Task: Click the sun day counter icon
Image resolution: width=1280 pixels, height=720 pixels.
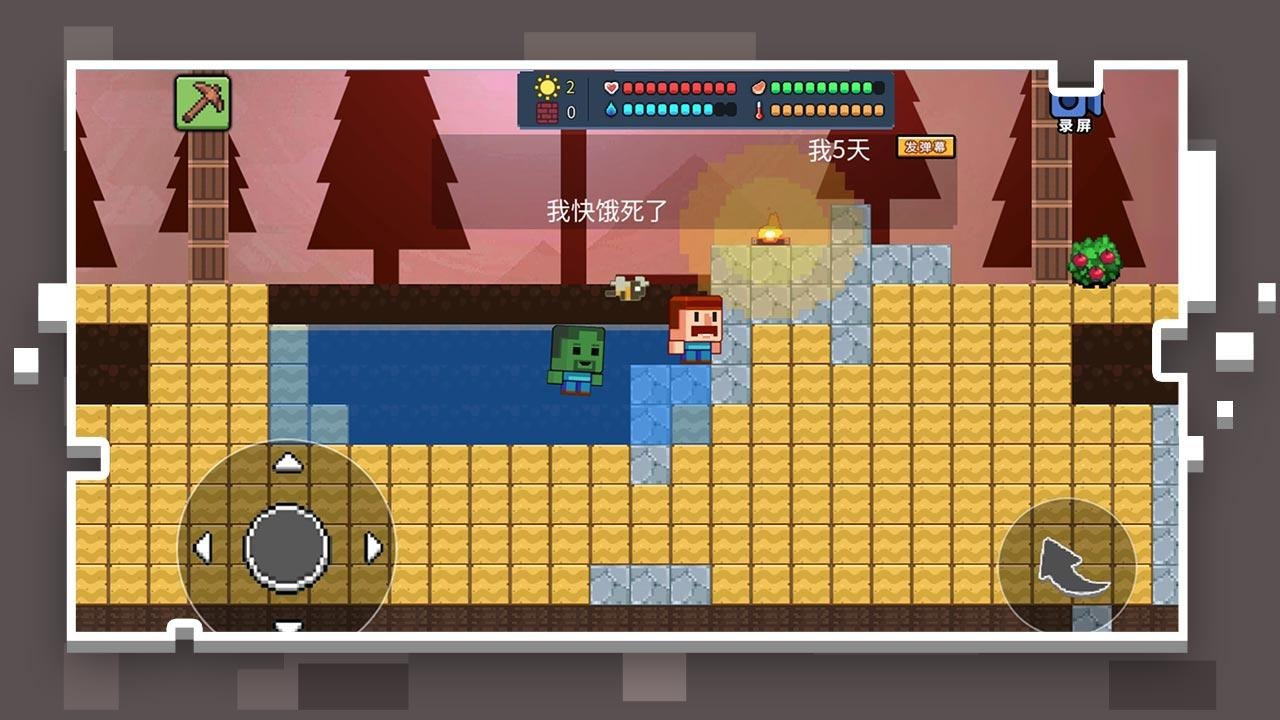Action: (546, 88)
